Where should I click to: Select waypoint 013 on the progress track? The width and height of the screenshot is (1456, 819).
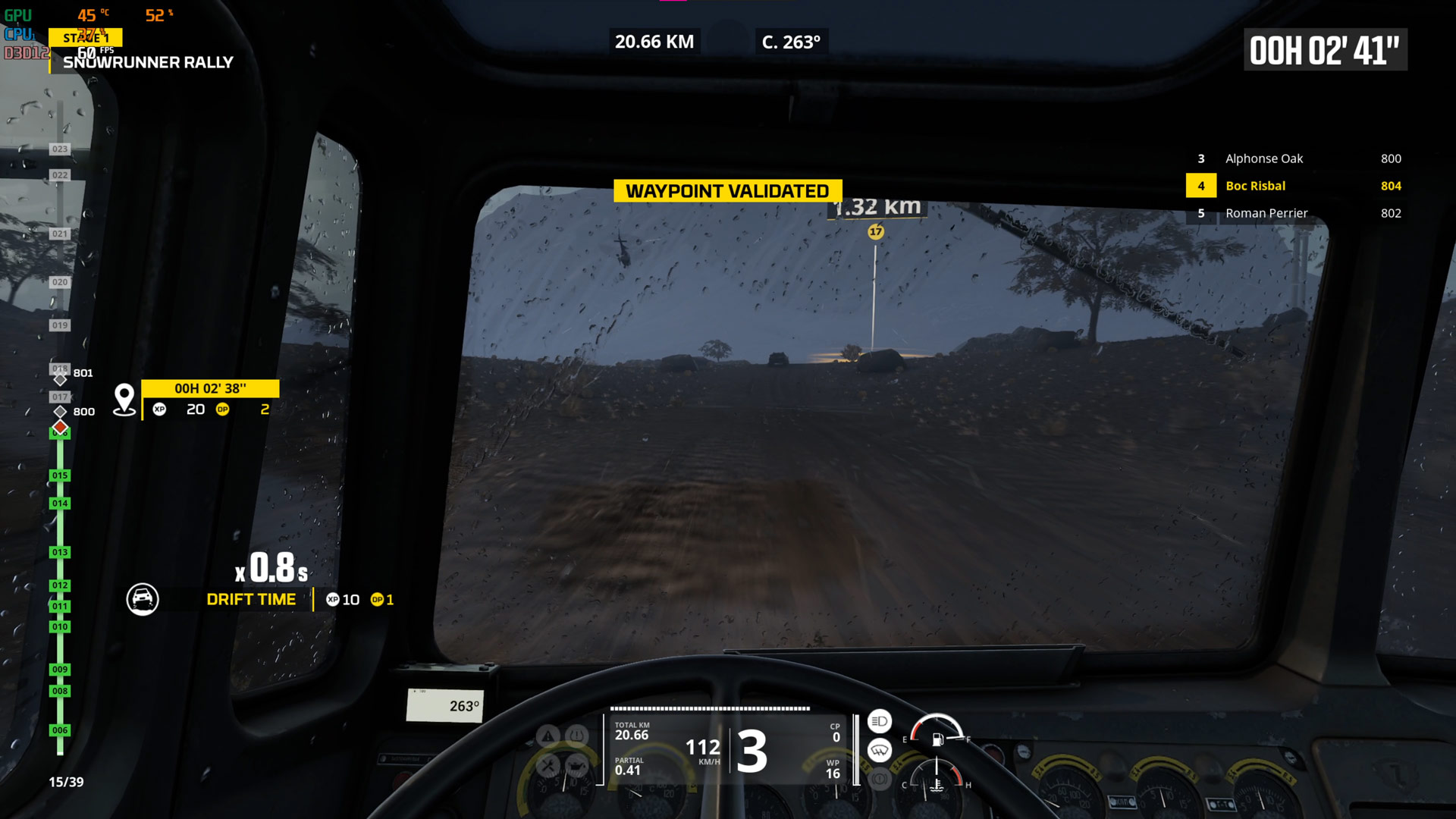coord(60,552)
